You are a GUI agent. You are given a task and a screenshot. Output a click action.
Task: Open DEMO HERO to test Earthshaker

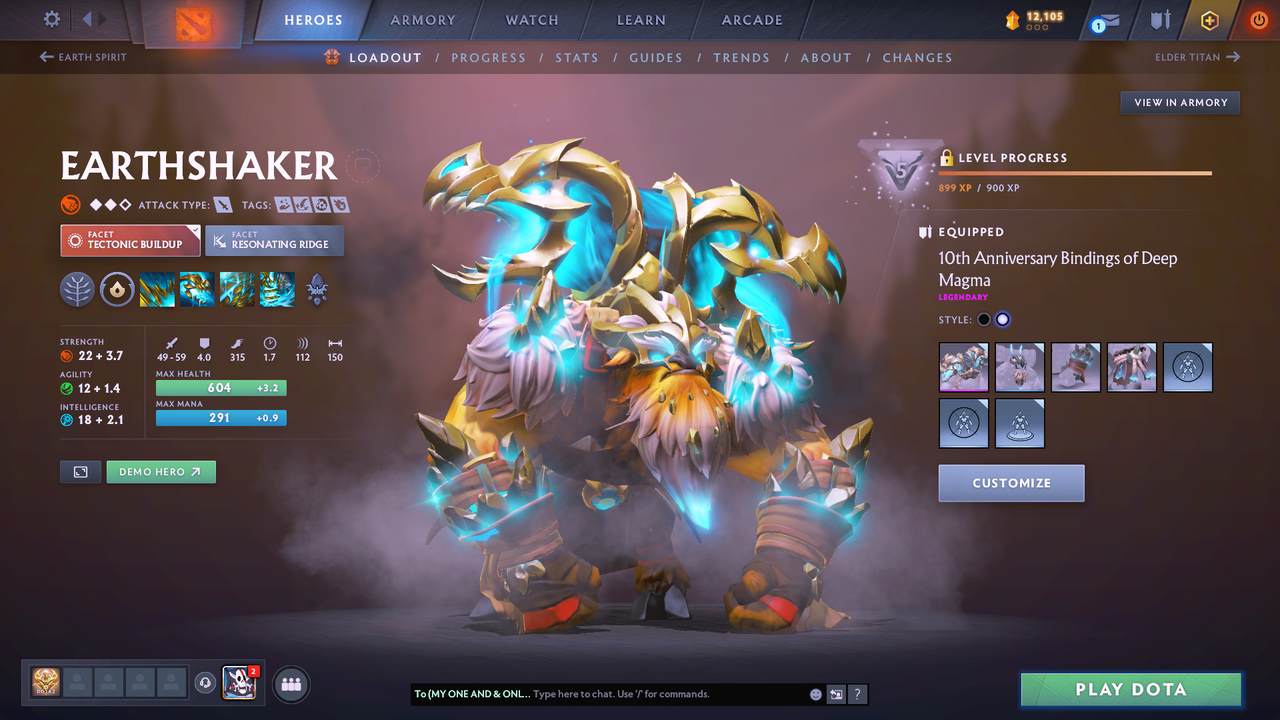pos(160,471)
